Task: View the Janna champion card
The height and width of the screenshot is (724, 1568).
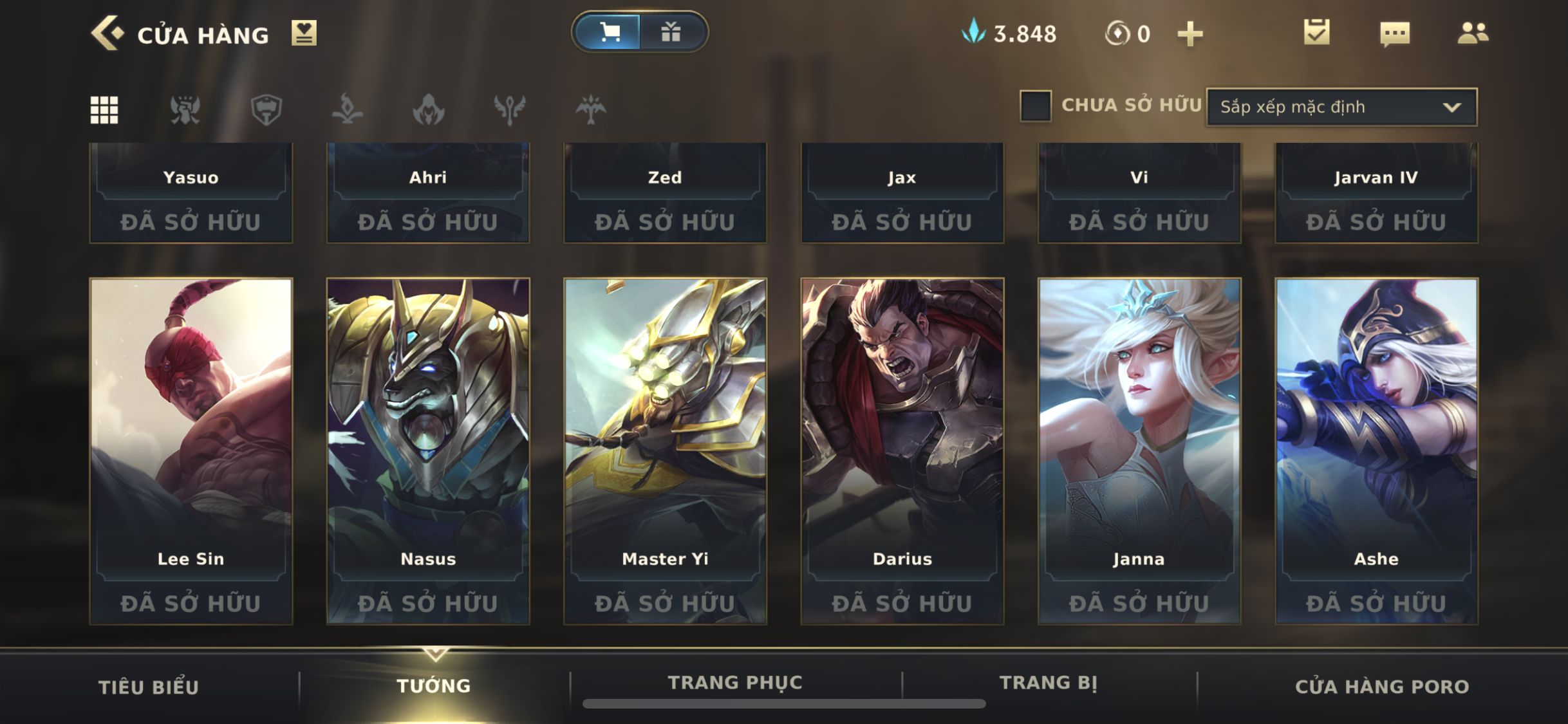Action: (1139, 450)
